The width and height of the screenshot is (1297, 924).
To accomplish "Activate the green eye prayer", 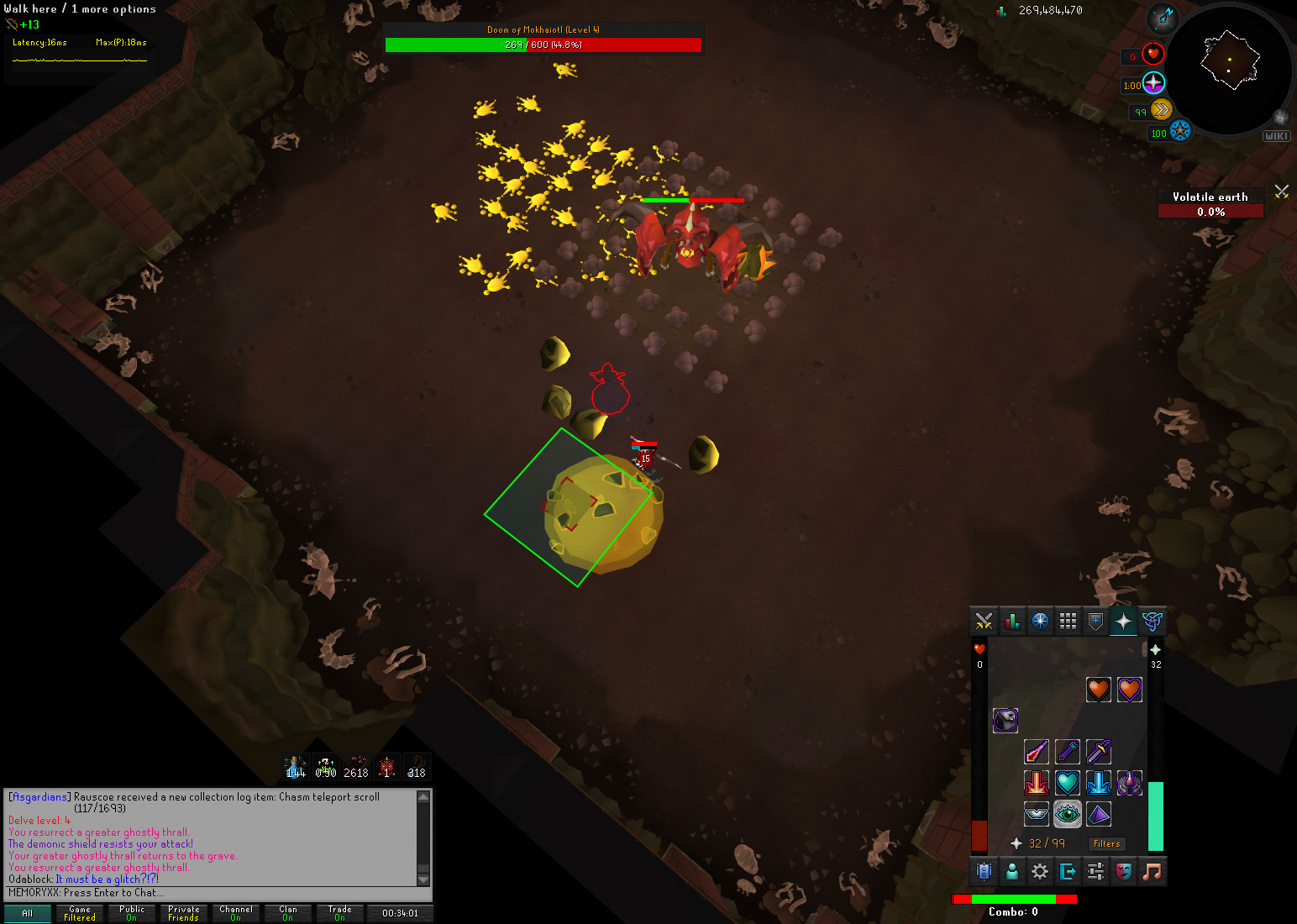I will coord(1067,814).
